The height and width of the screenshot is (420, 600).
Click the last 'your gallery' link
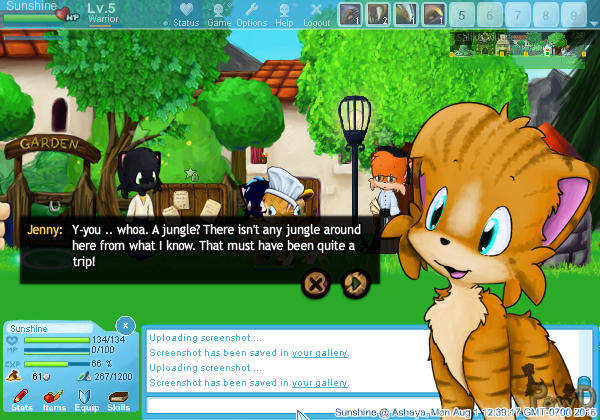[x=320, y=383]
